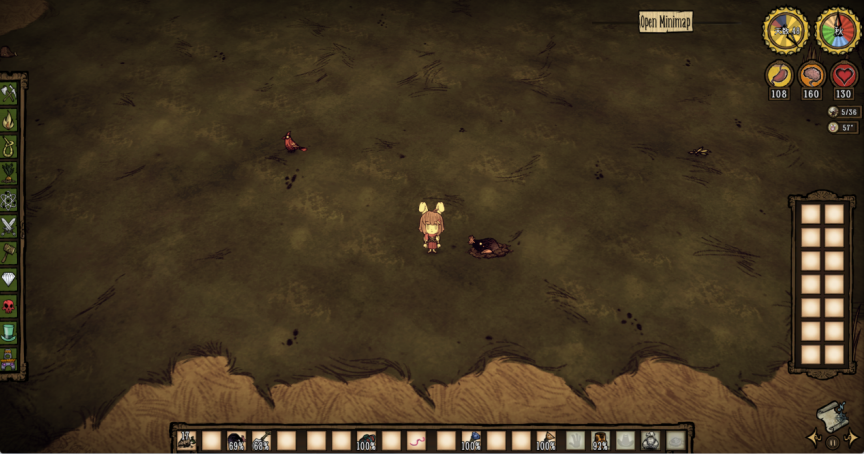This screenshot has height=454, width=864.
Task: Open the Magic red skull tab
Action: (9, 305)
